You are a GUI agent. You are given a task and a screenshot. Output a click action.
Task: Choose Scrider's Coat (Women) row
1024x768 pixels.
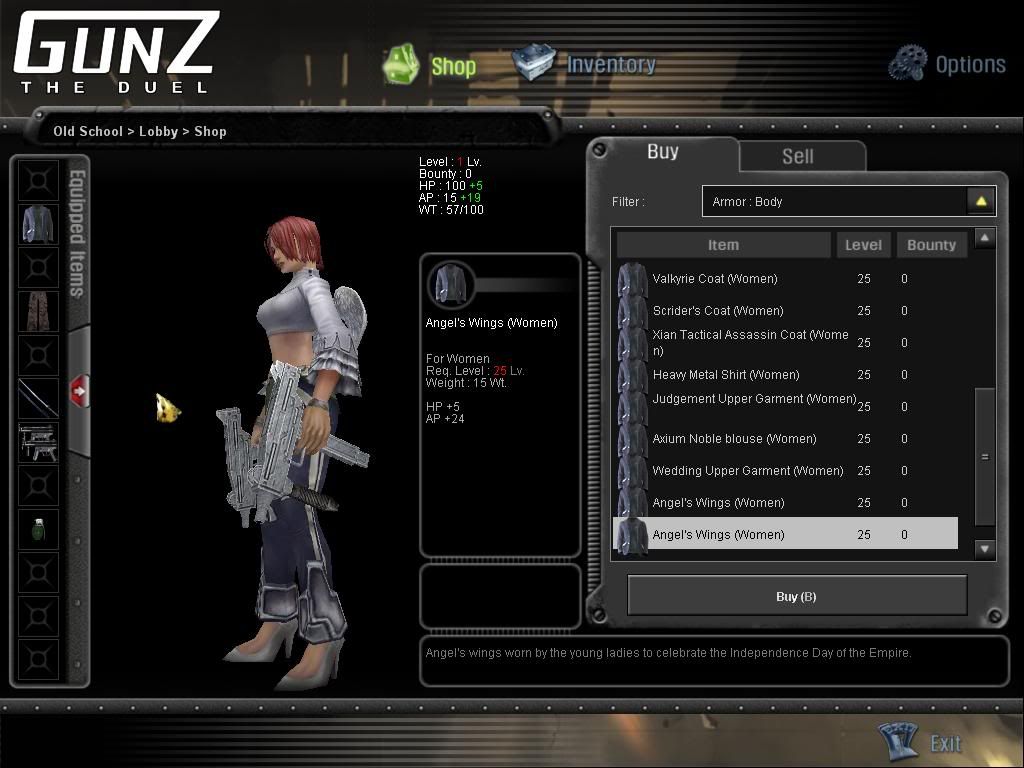coord(717,311)
